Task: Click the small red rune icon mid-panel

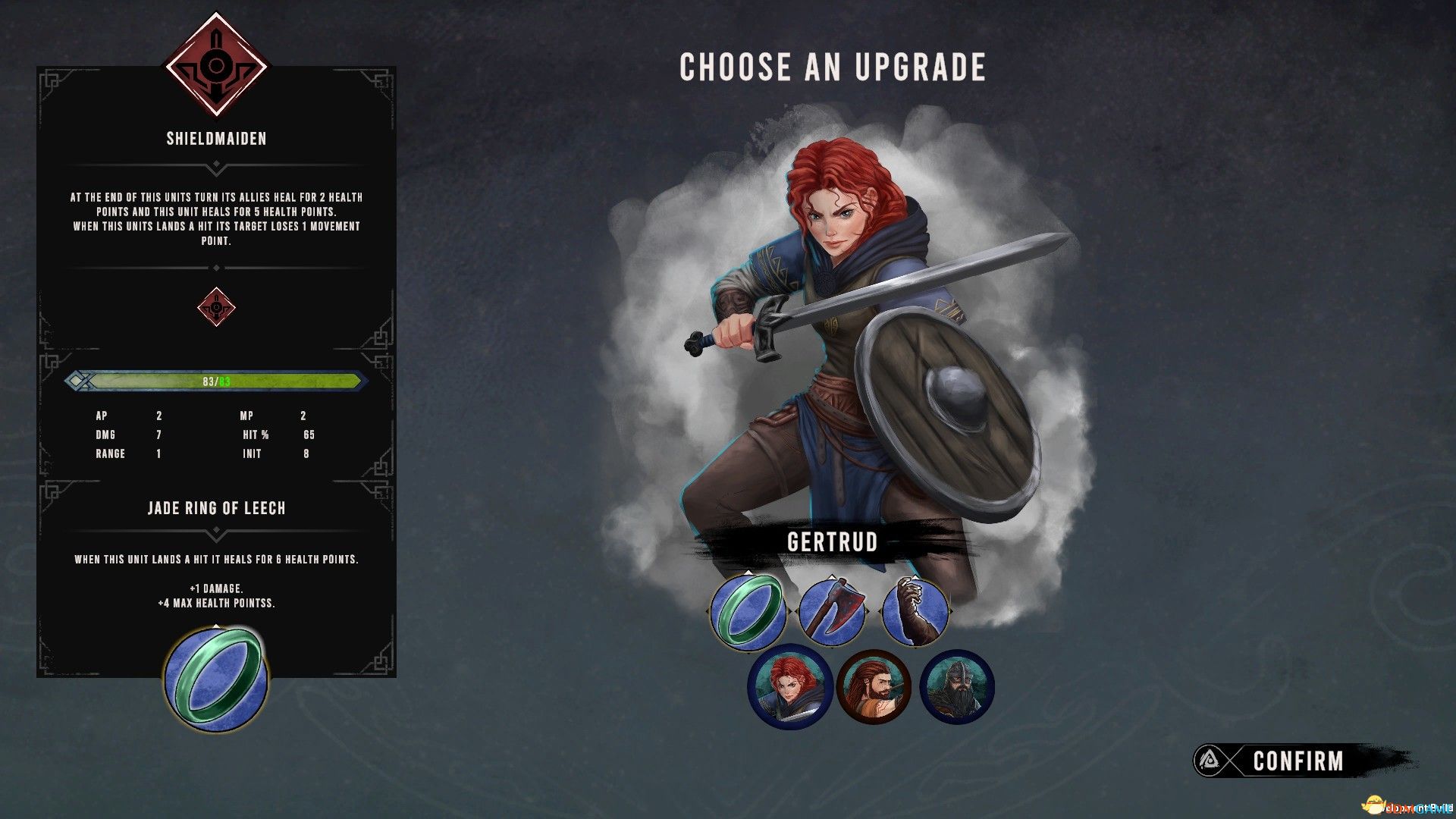Action: 215,307
